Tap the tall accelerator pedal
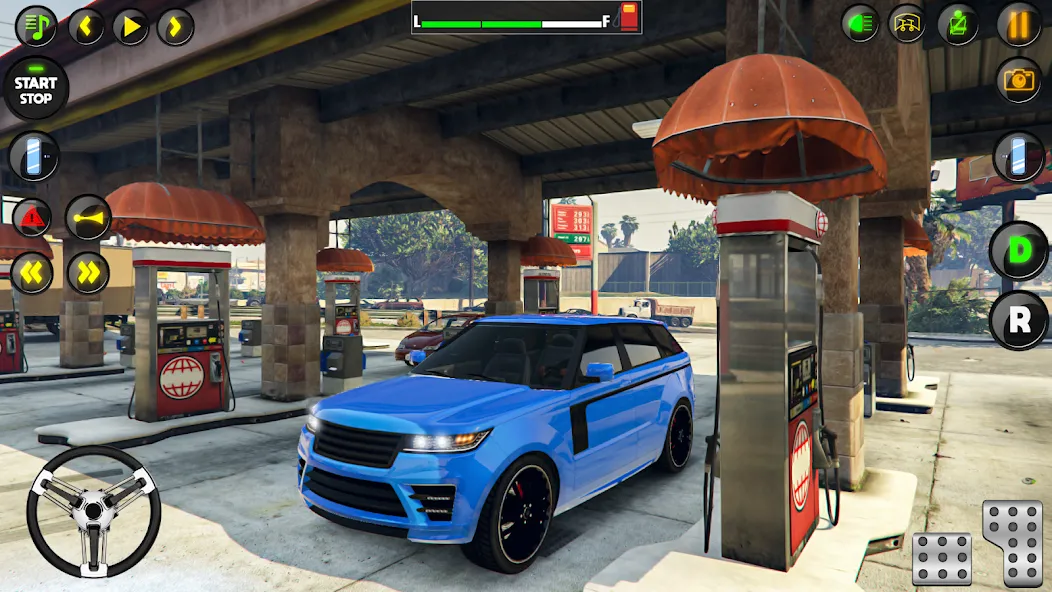The height and width of the screenshot is (592, 1052). pyautogui.click(x=1012, y=542)
